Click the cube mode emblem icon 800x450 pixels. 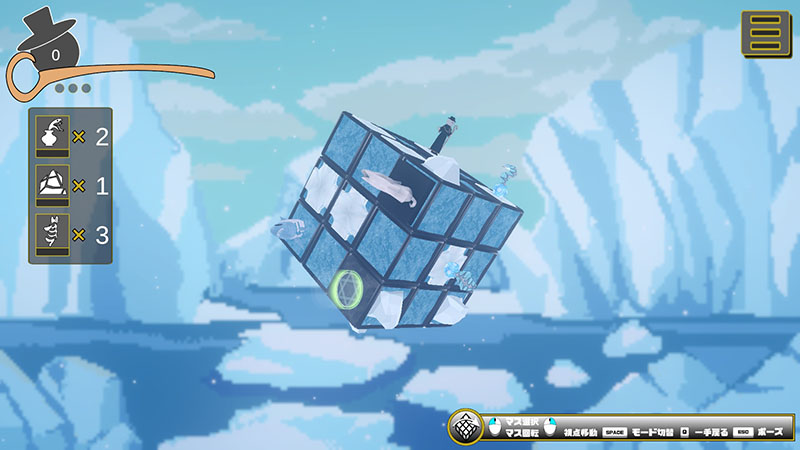pyautogui.click(x=465, y=428)
